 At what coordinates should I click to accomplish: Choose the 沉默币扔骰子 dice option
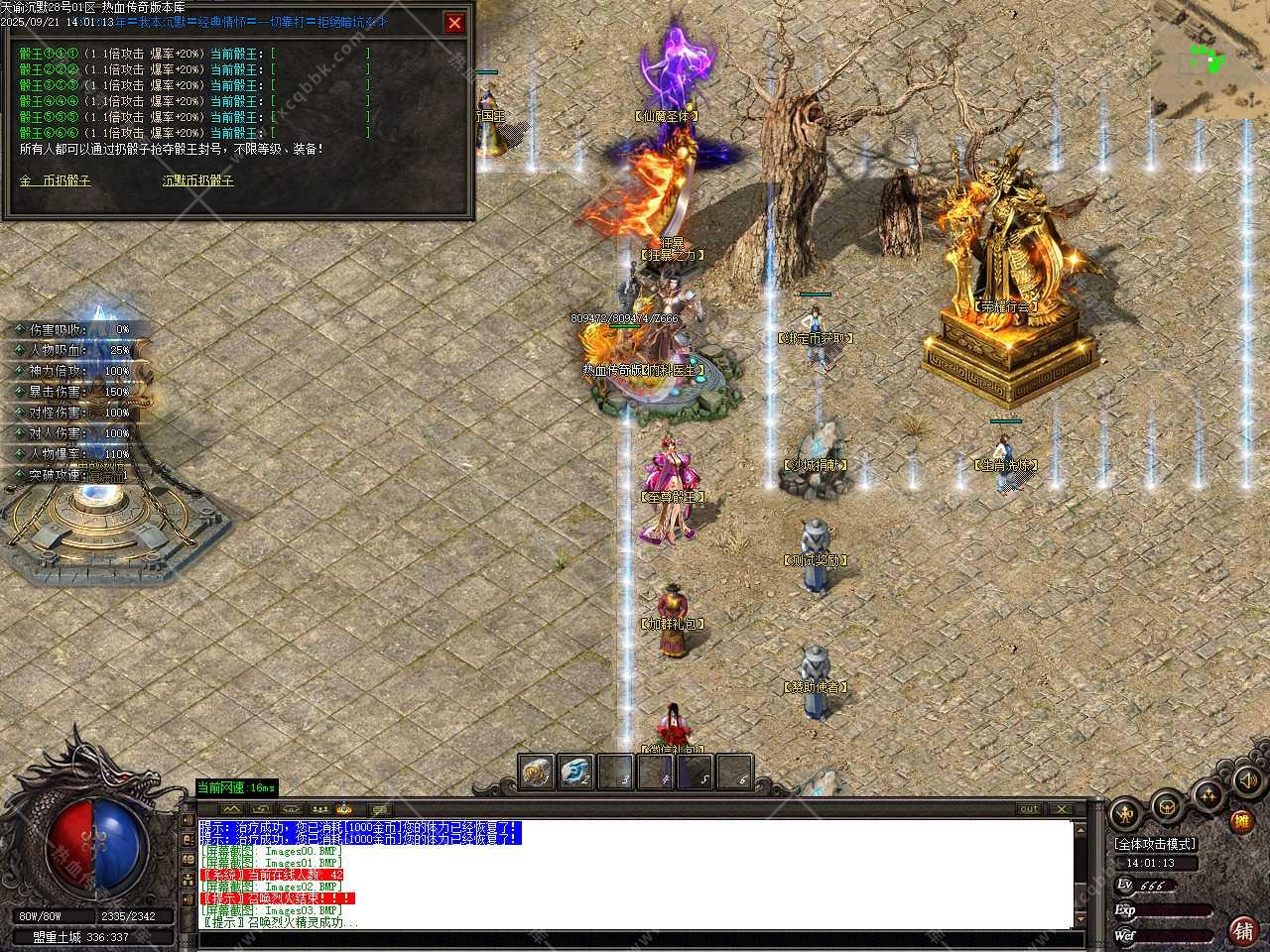click(198, 181)
